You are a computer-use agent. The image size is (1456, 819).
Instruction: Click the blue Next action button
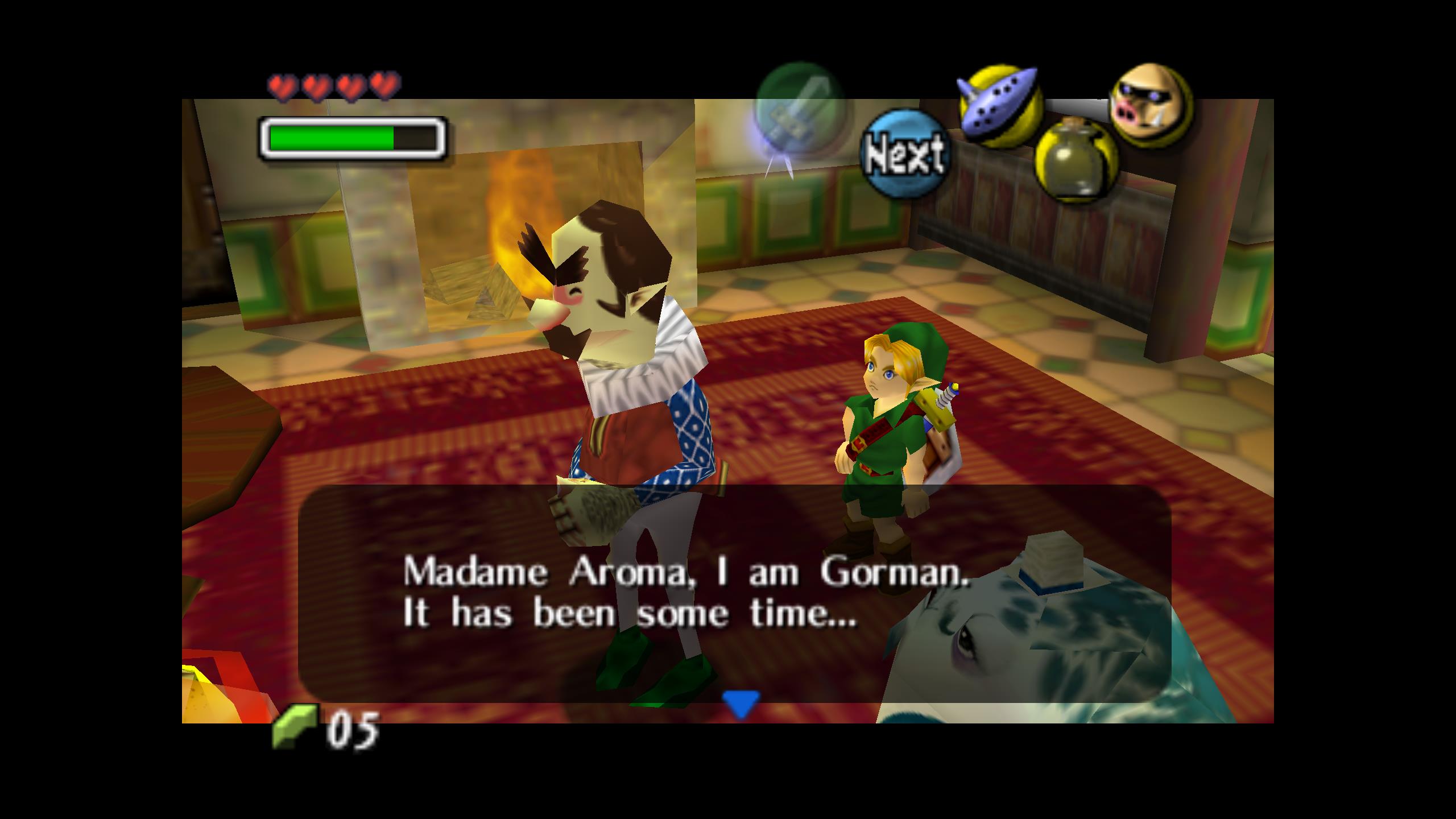tap(903, 154)
